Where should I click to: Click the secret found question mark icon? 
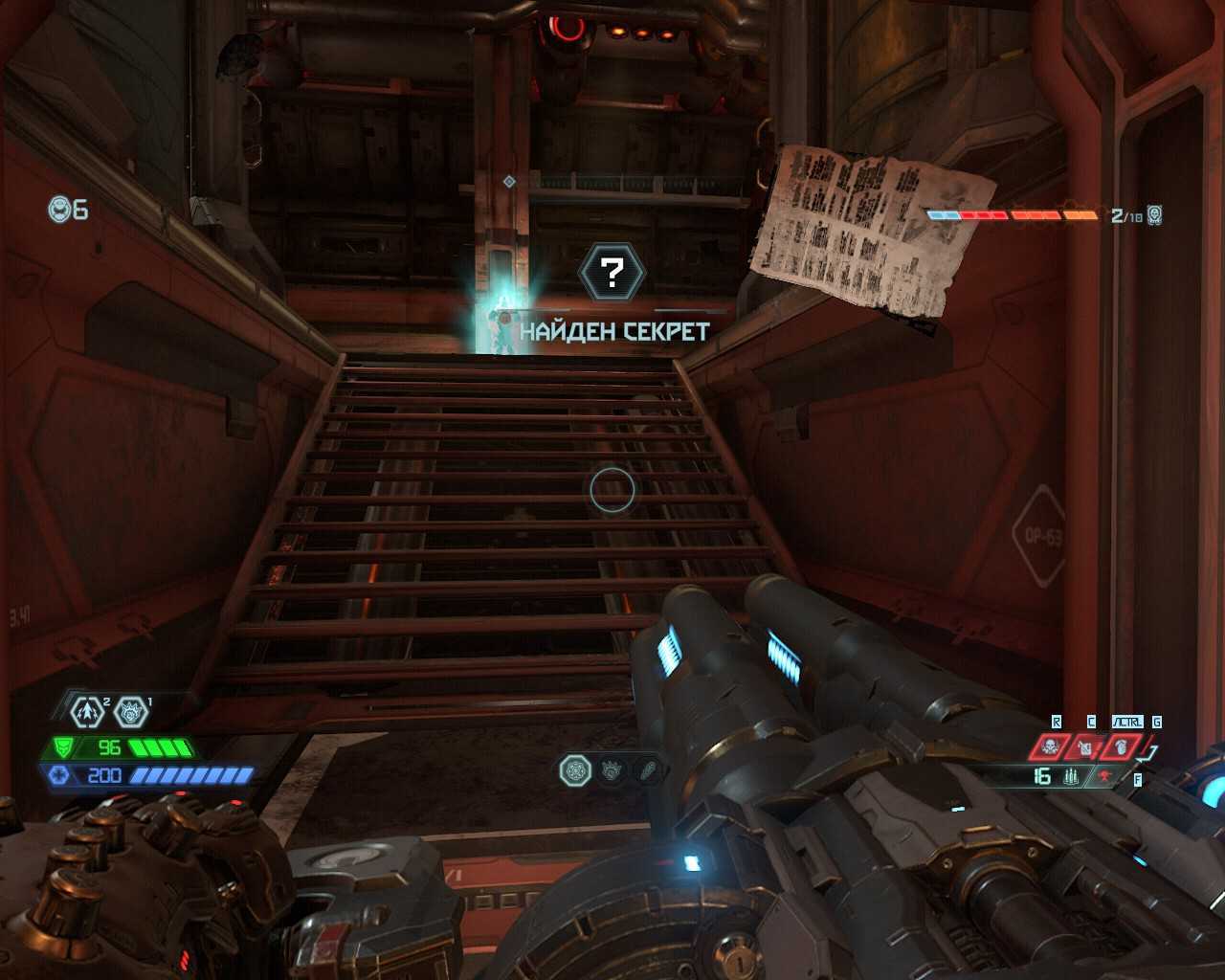(x=612, y=274)
